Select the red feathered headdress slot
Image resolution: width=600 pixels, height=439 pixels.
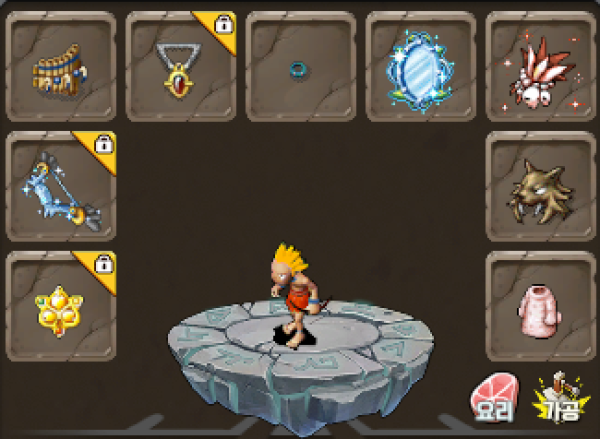click(540, 66)
